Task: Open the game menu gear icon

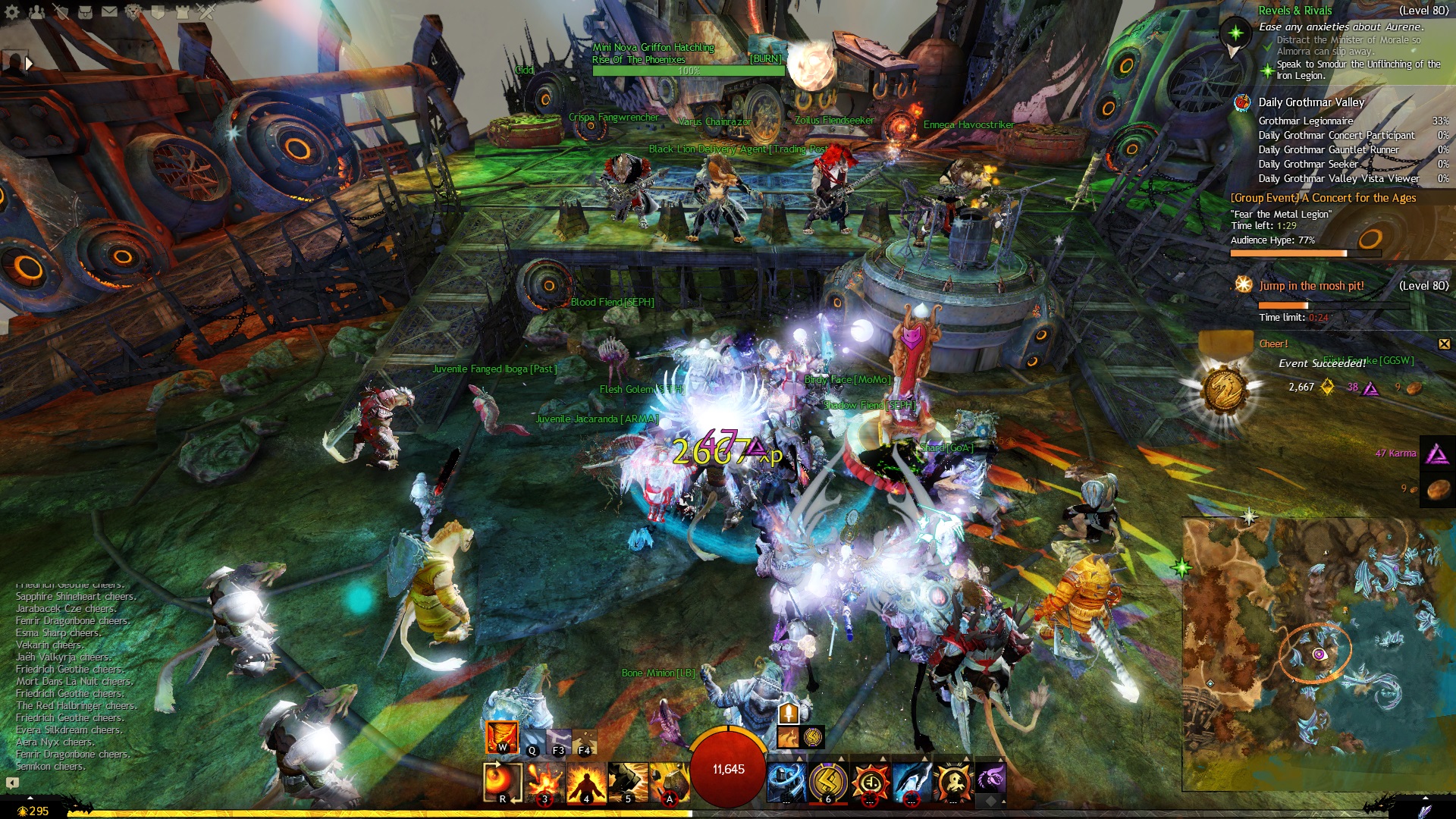Action: point(12,11)
